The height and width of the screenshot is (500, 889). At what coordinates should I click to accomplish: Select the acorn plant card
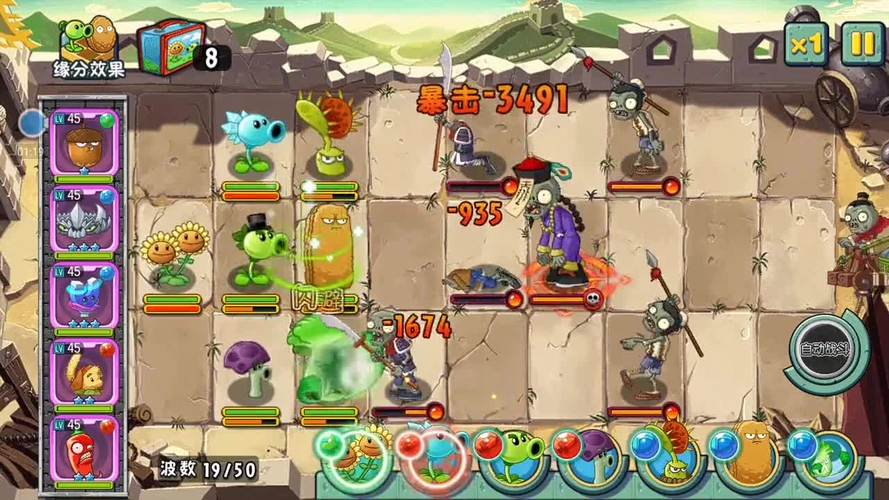84,143
